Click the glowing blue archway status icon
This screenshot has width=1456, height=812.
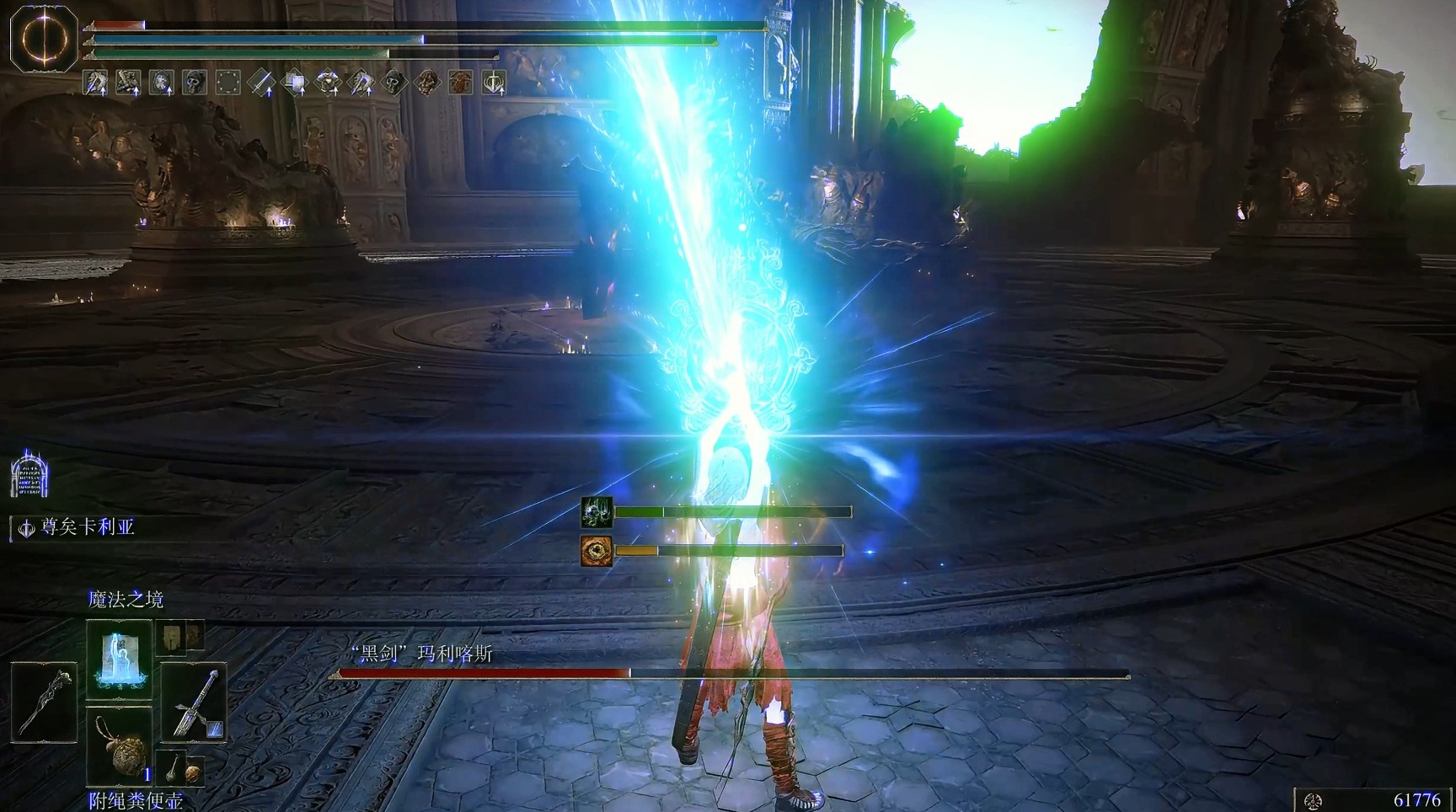29,475
